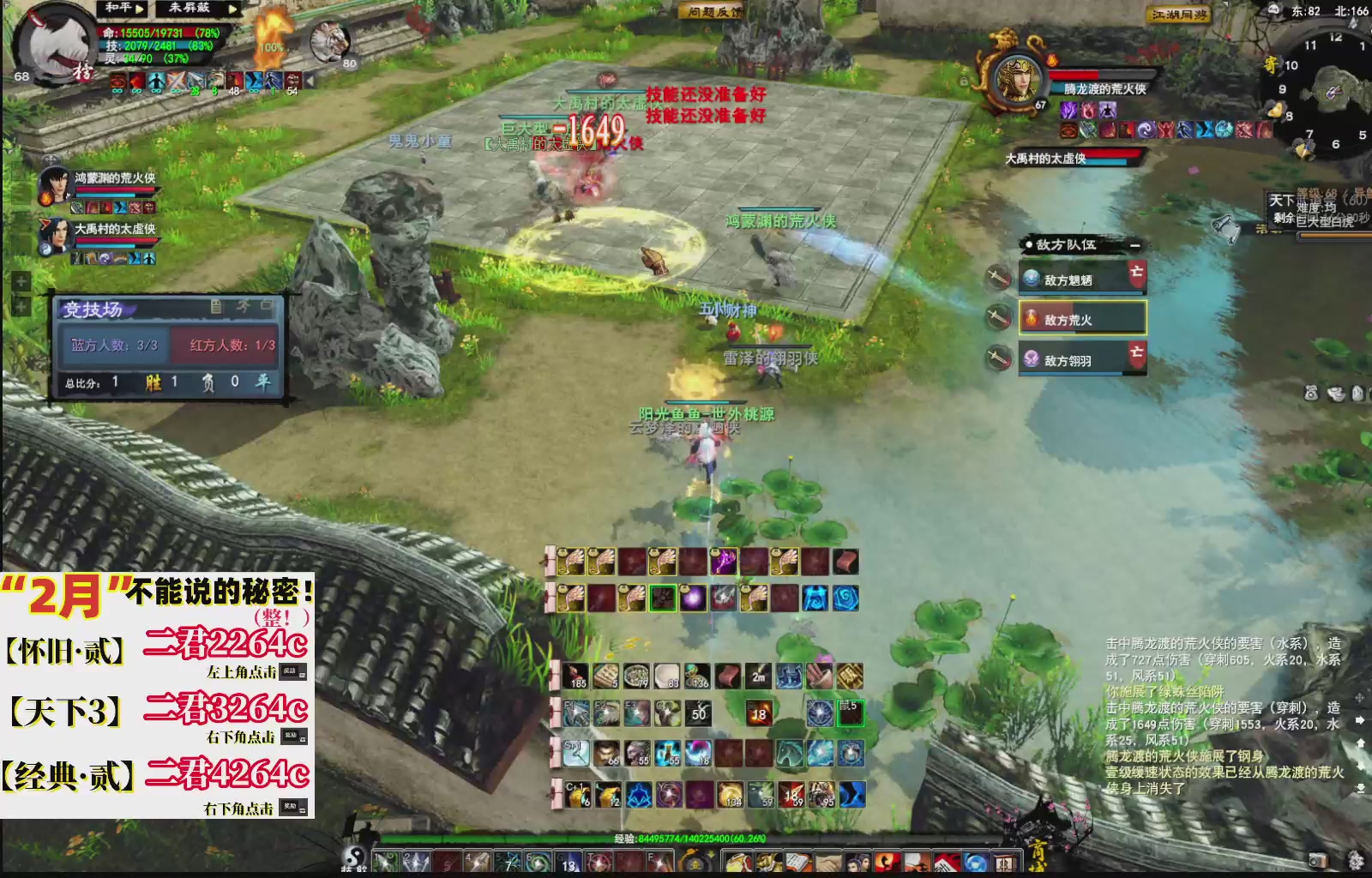This screenshot has width=1372, height=878.
Task: Select party member 大禹村的太虚侠 portrait
Action: (60, 233)
